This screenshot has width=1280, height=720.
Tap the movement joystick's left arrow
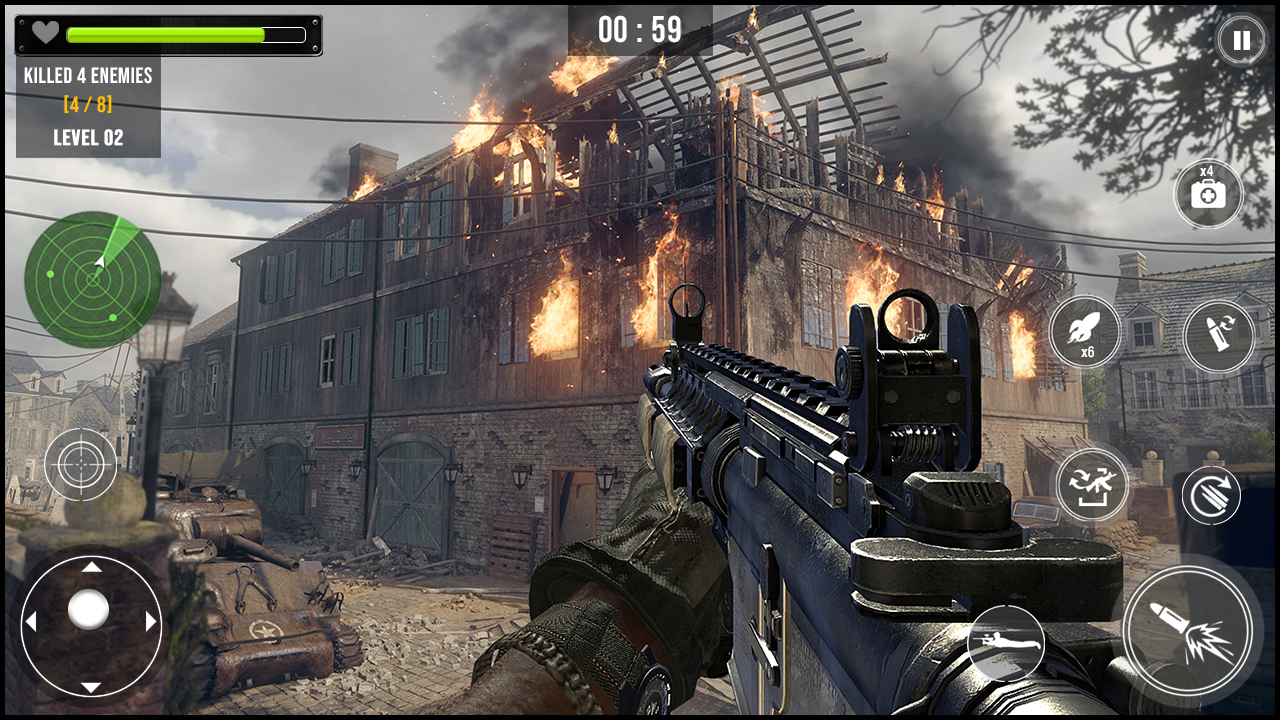pos(31,621)
